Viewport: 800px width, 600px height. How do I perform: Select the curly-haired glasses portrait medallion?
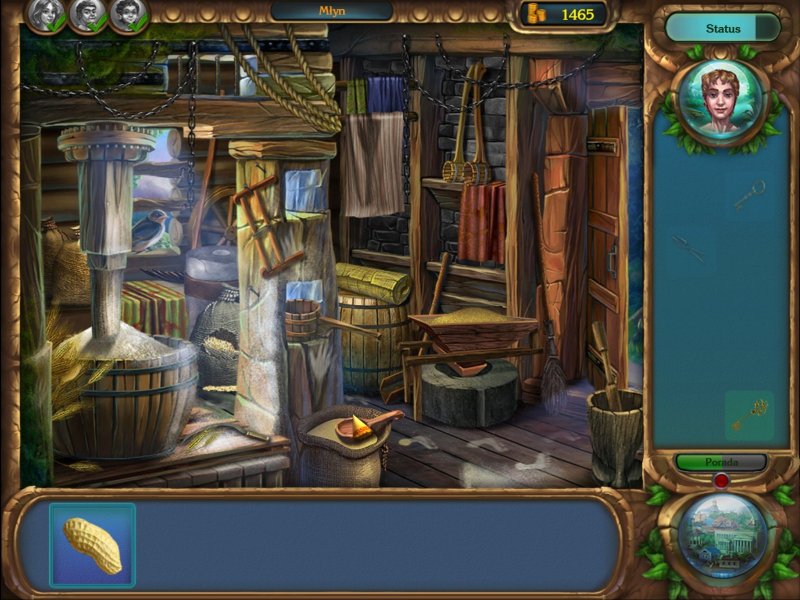129,15
